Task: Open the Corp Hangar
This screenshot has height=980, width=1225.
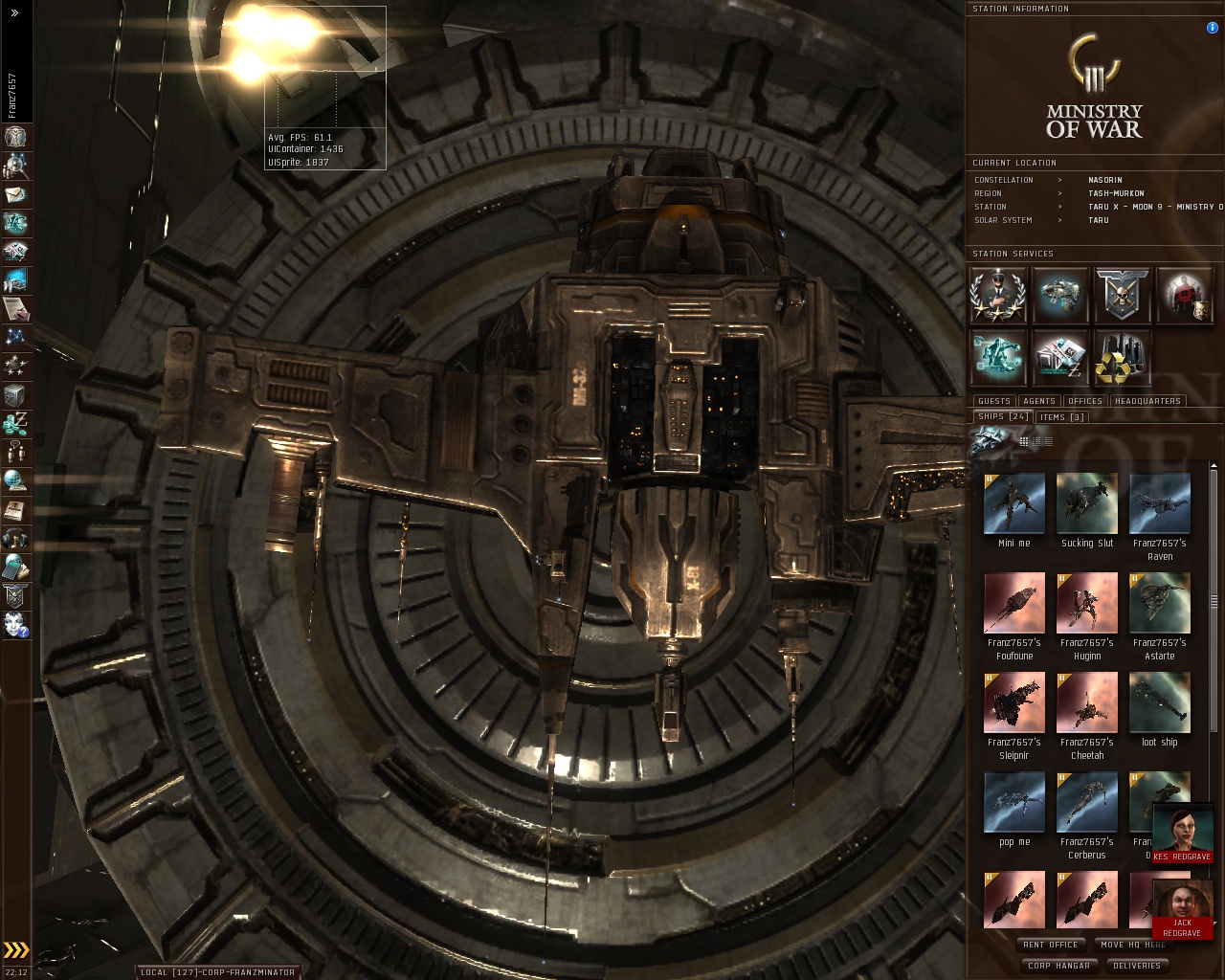Action: point(1058,966)
